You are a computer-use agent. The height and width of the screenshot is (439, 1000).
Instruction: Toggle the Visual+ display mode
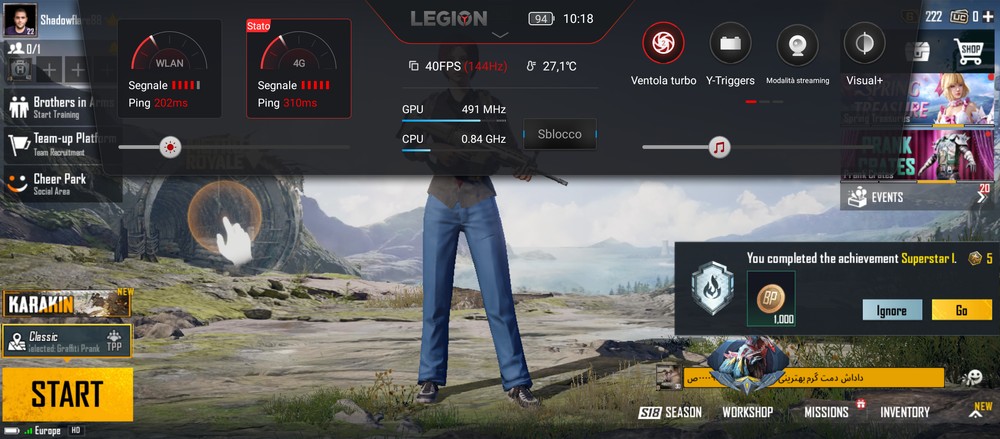(864, 43)
